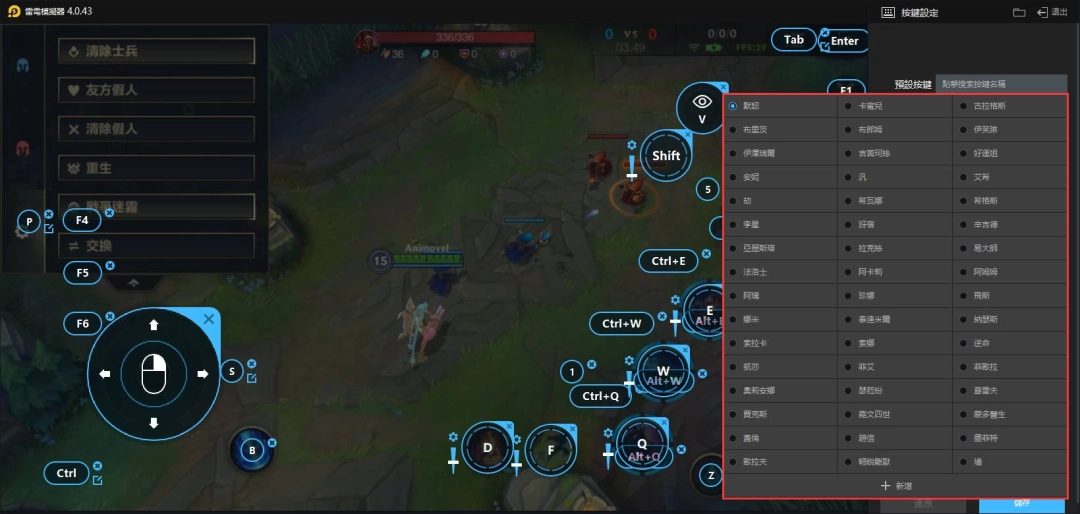Add a new preset with 新增
This screenshot has width=1080, height=514.
tap(895, 485)
